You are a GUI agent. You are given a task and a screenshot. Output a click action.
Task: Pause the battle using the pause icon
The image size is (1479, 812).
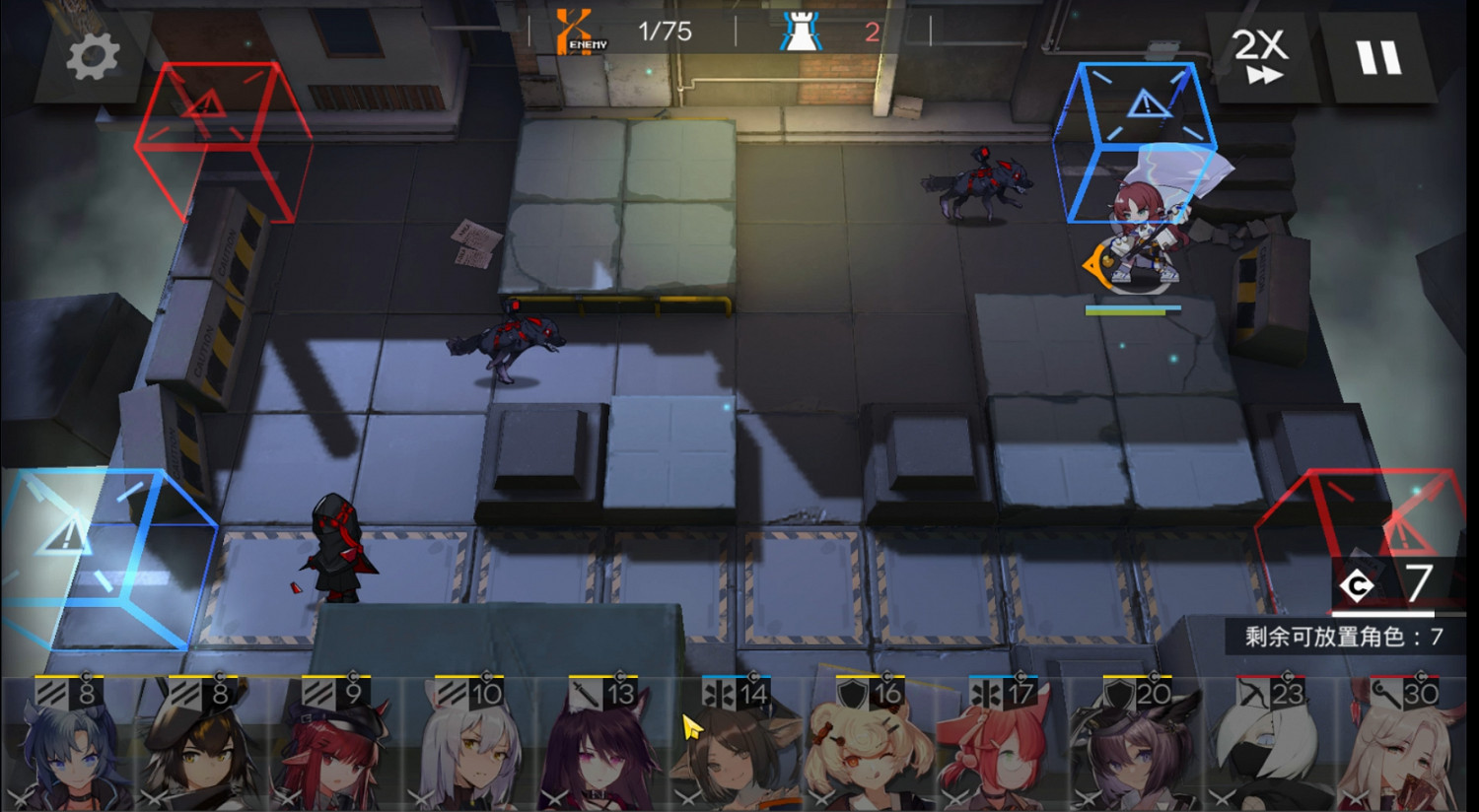1378,57
